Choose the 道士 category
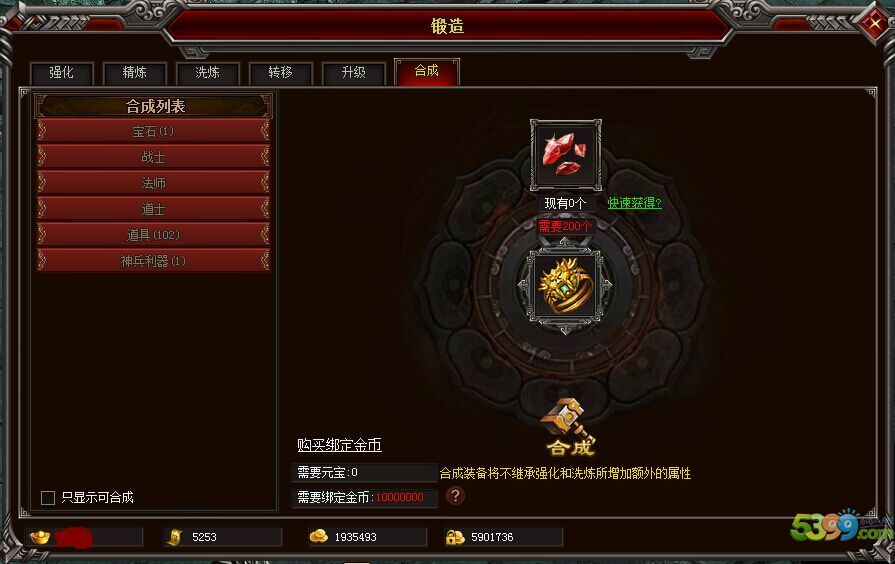 coord(153,209)
